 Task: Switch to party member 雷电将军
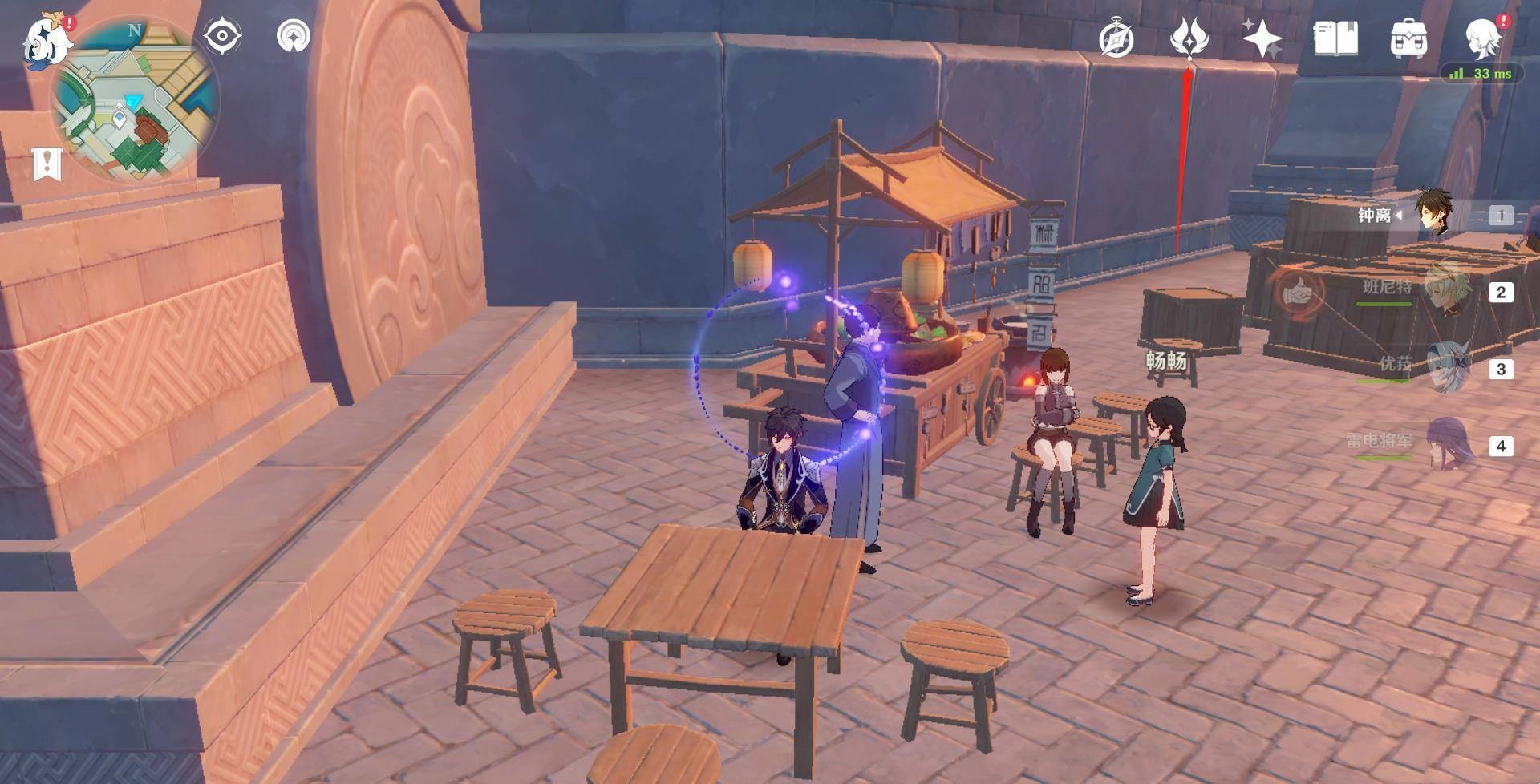1444,443
